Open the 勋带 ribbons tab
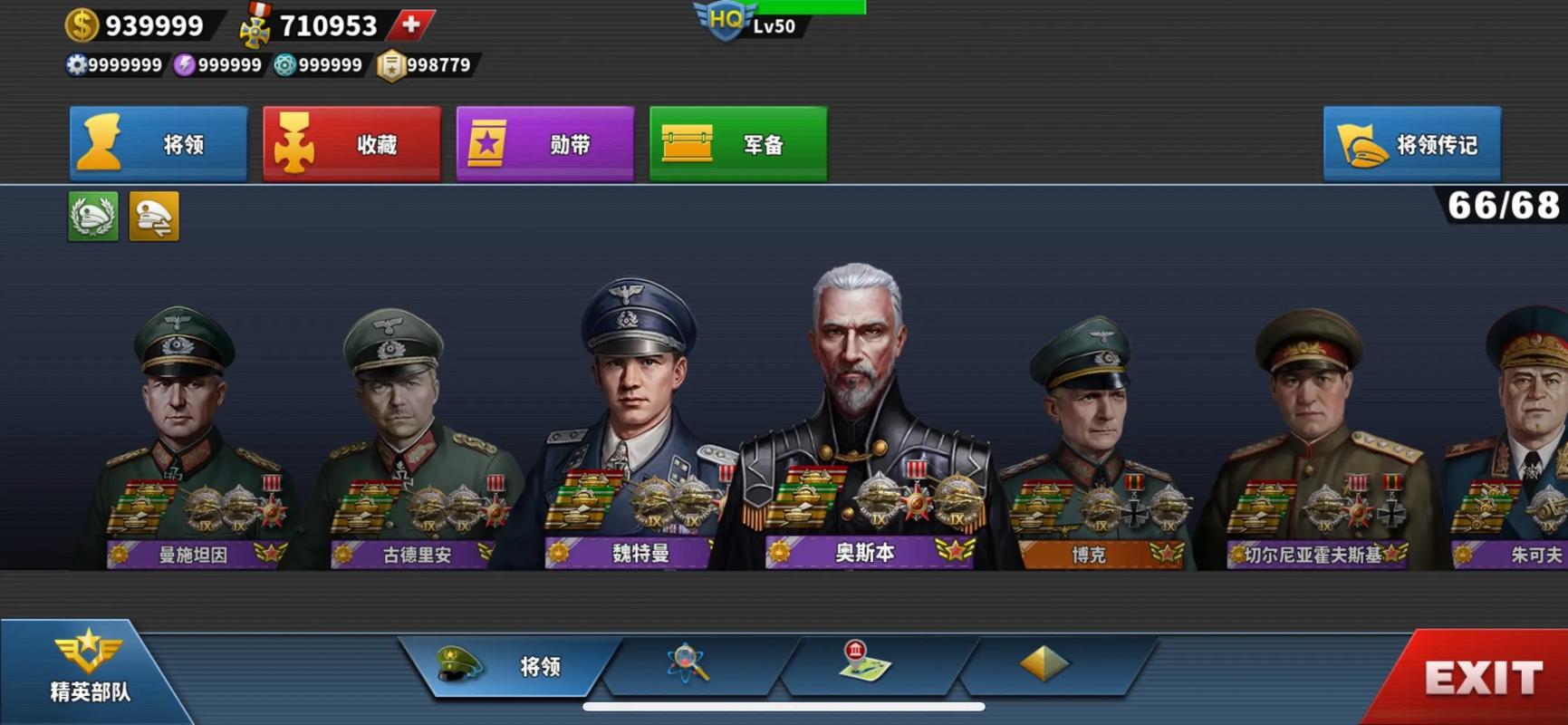The image size is (1568, 725). coord(544,143)
